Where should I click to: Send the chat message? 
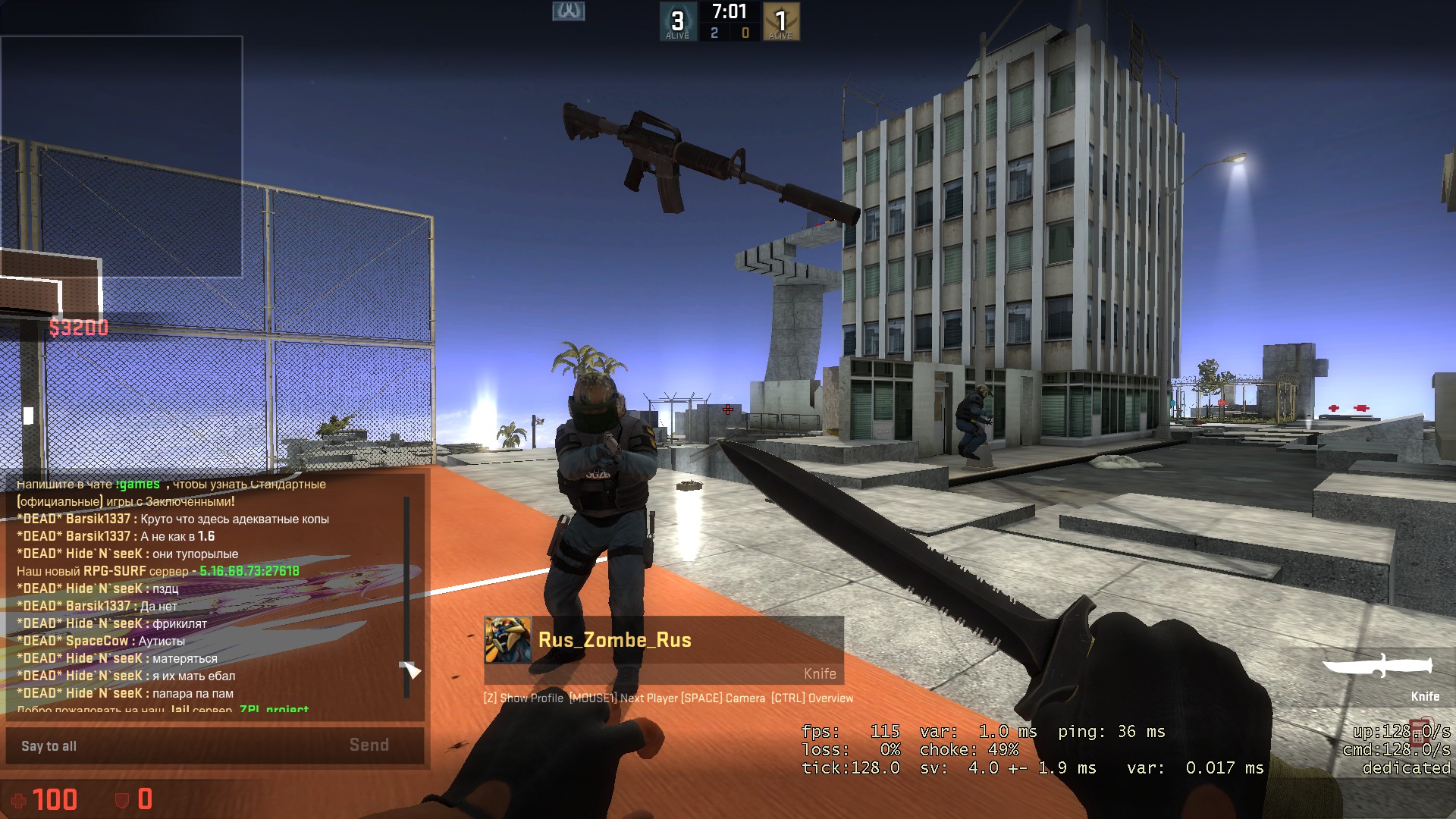[369, 745]
